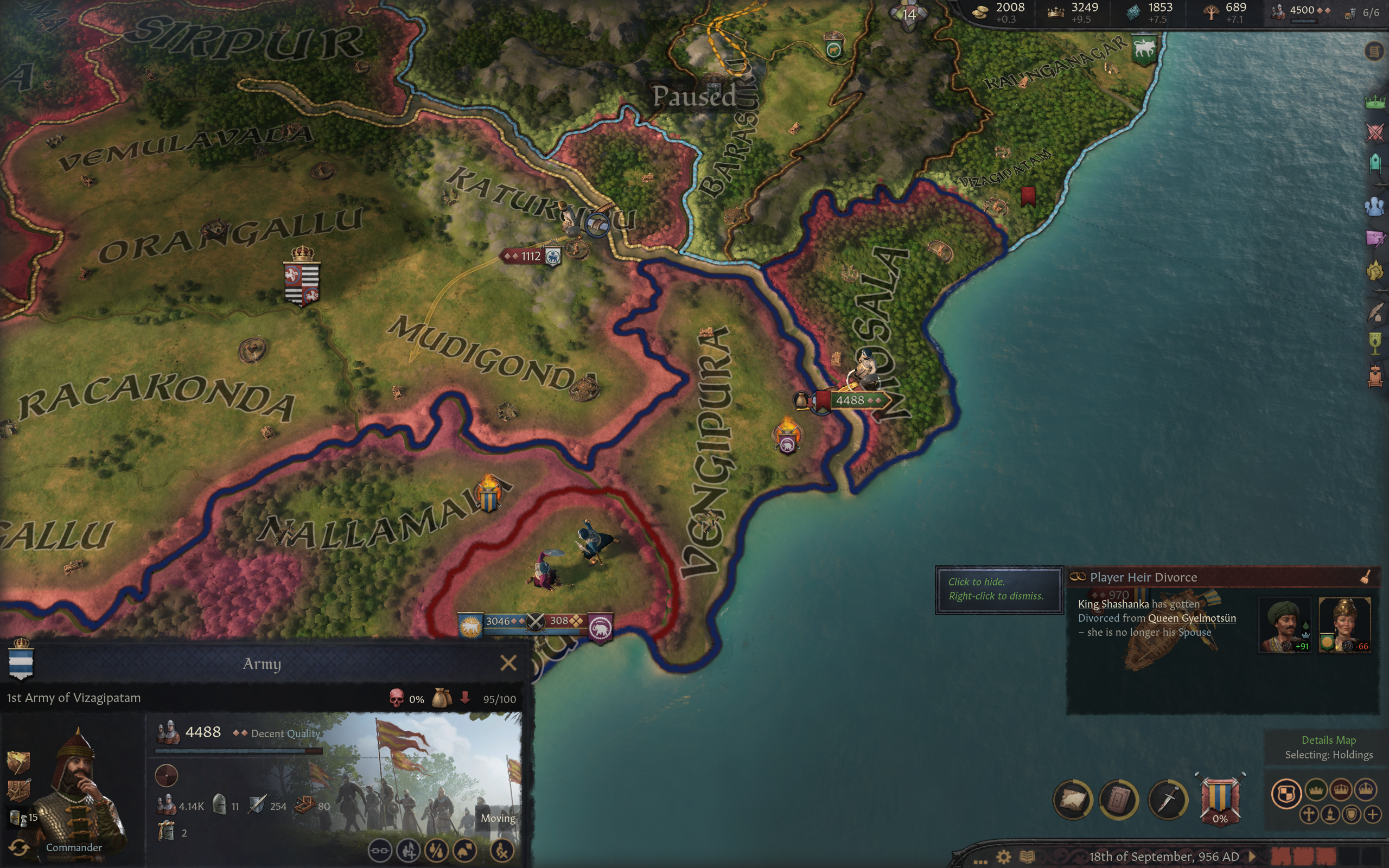
Task: Open the Intrigue menu via the purple letter
Action: (x=1375, y=238)
